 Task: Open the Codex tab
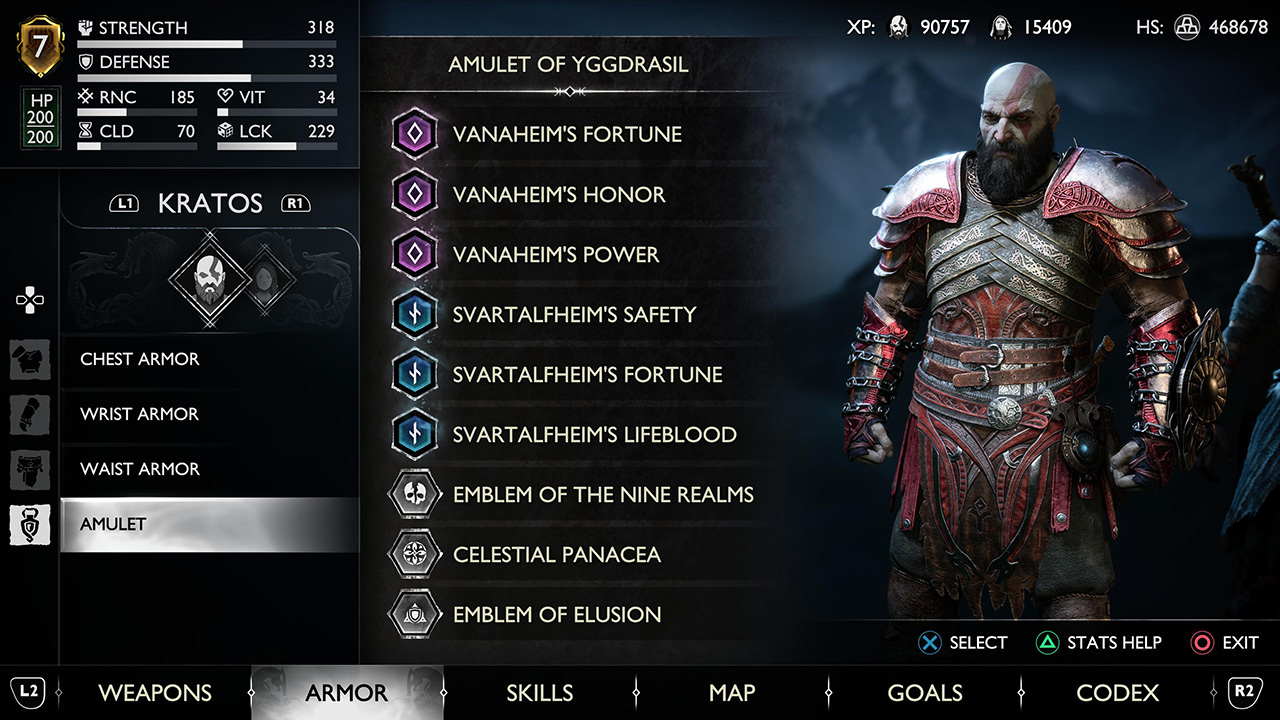(1117, 692)
